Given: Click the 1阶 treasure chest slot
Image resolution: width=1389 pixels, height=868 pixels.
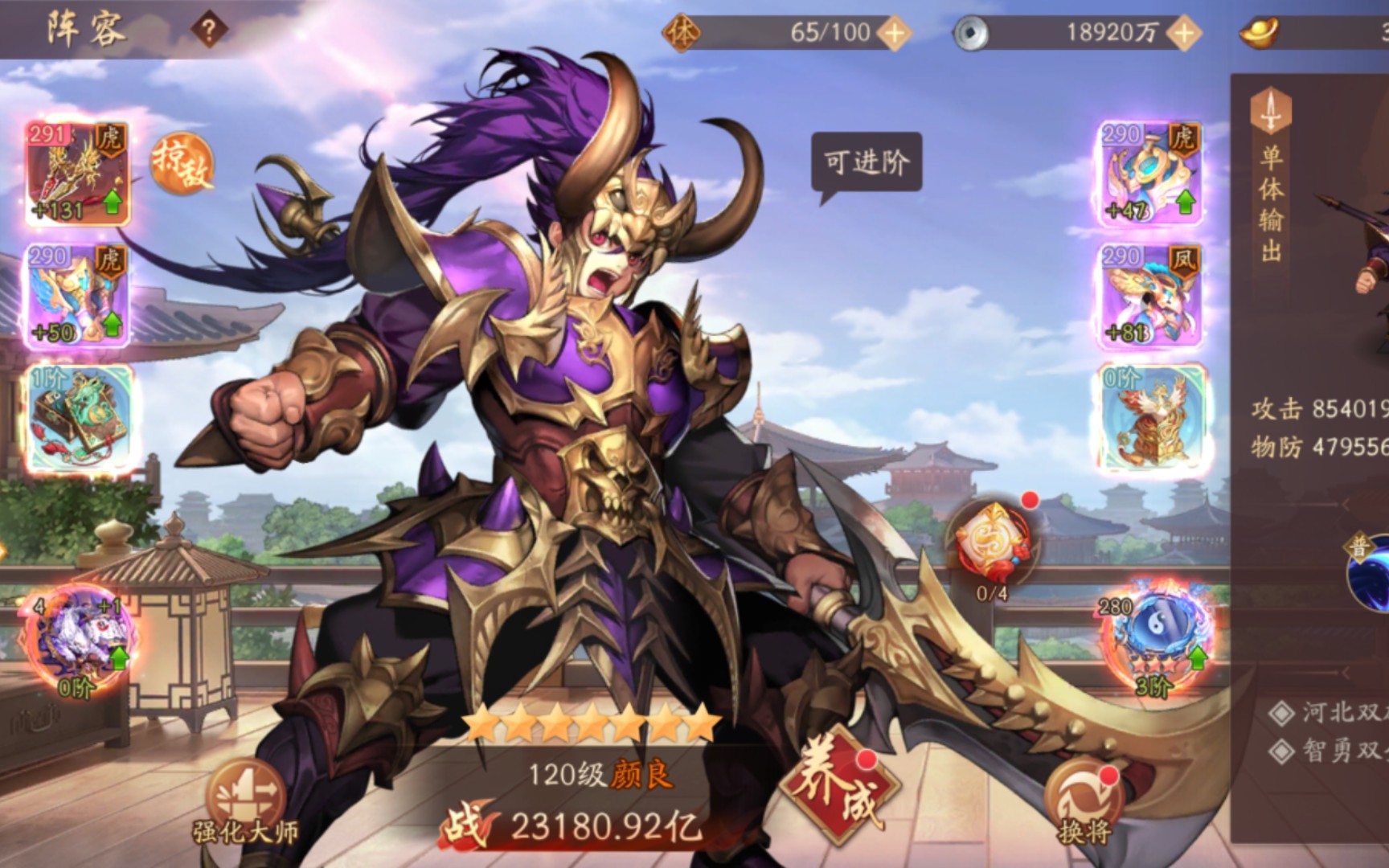Looking at the screenshot, I should click(76, 418).
